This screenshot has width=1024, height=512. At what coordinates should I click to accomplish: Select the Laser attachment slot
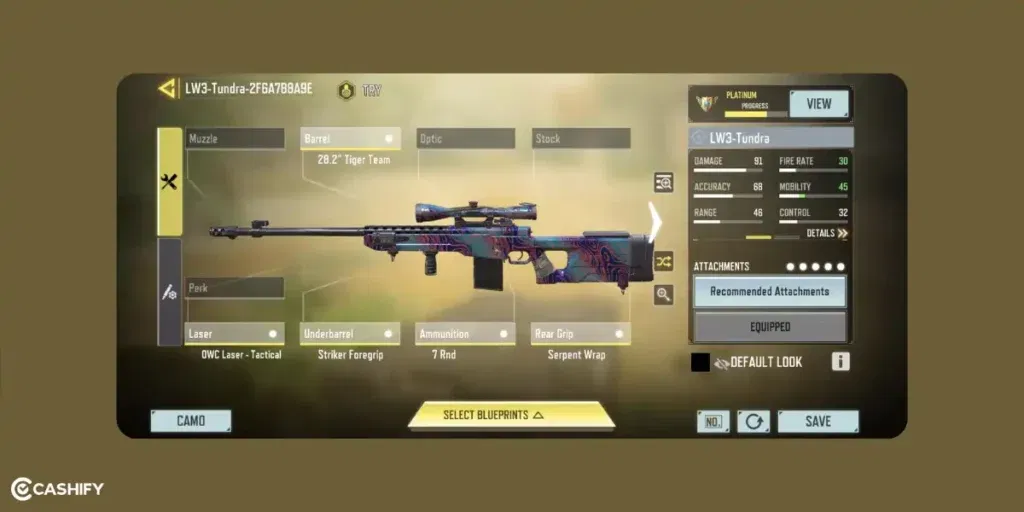(x=235, y=334)
